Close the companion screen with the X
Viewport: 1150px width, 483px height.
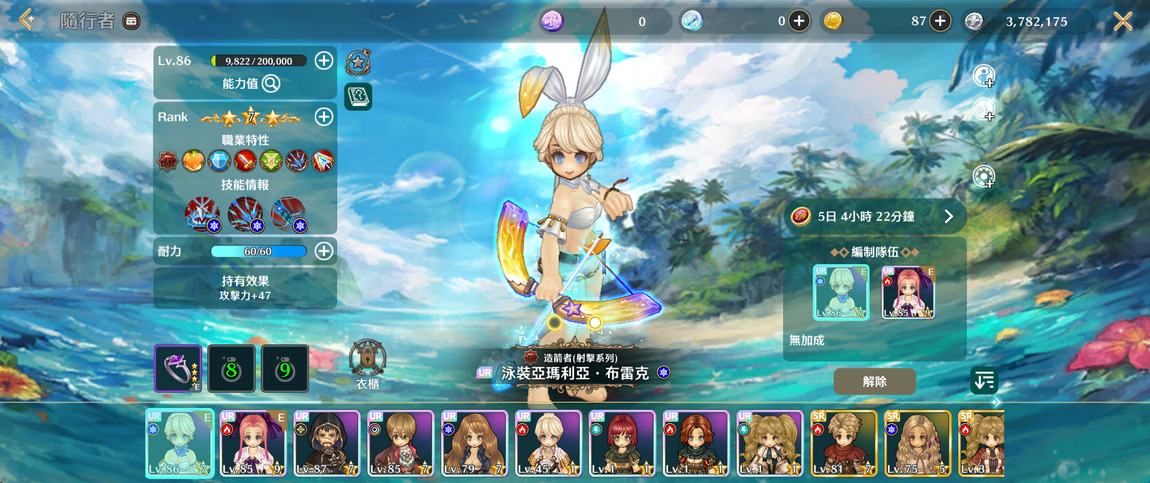[x=1123, y=21]
